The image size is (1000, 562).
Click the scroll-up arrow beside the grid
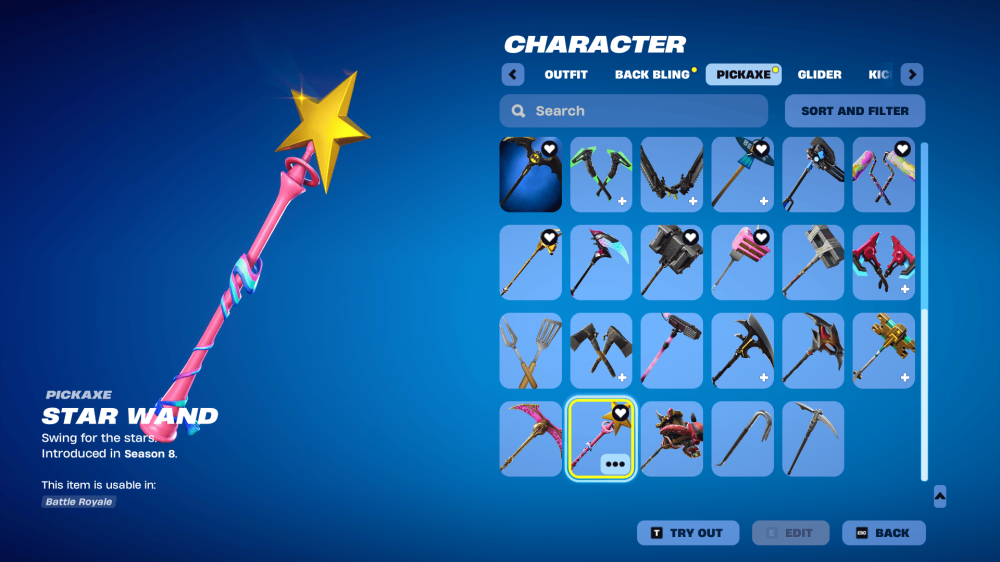click(x=939, y=496)
